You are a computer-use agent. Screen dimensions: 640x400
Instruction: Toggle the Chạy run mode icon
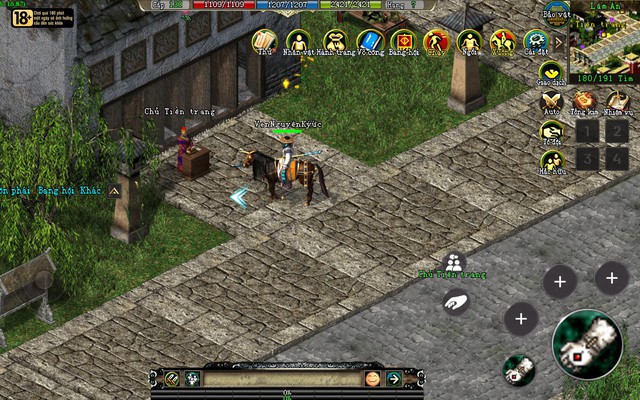[x=436, y=41]
